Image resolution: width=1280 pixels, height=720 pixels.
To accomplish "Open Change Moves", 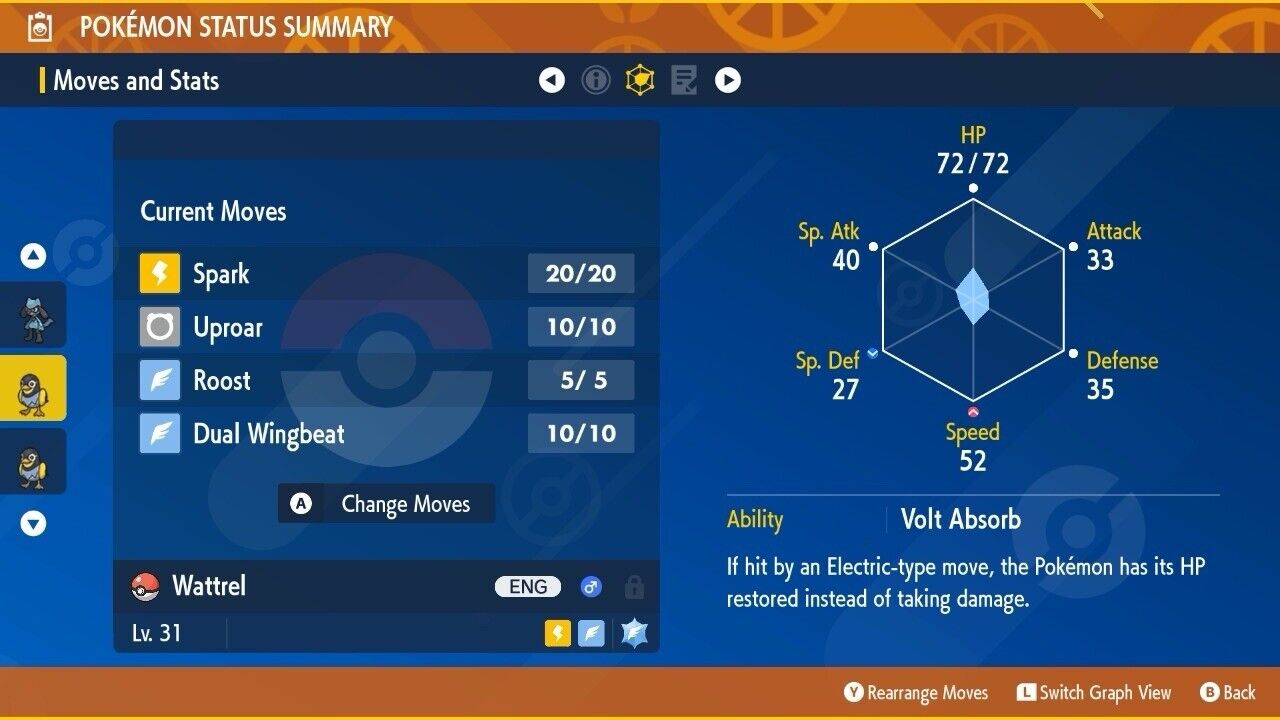I will pyautogui.click(x=386, y=504).
